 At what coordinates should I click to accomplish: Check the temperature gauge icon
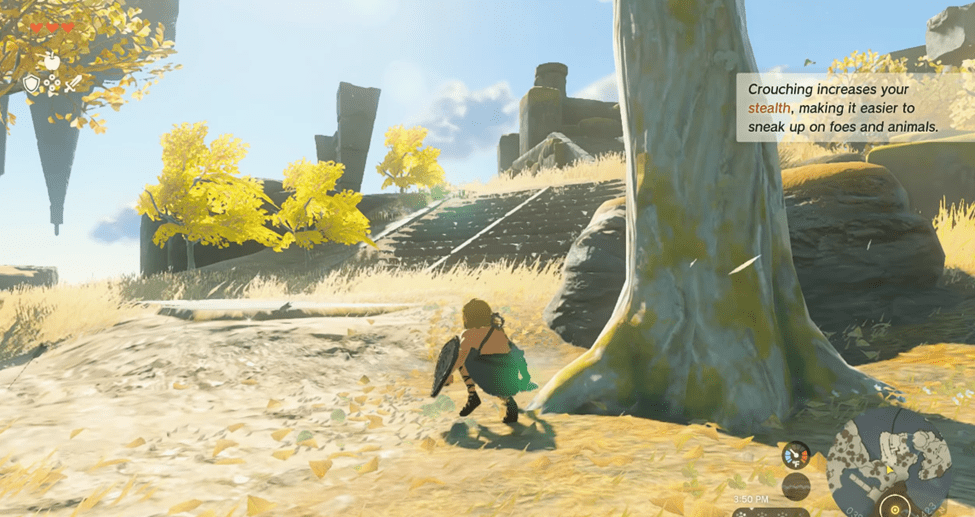point(796,456)
